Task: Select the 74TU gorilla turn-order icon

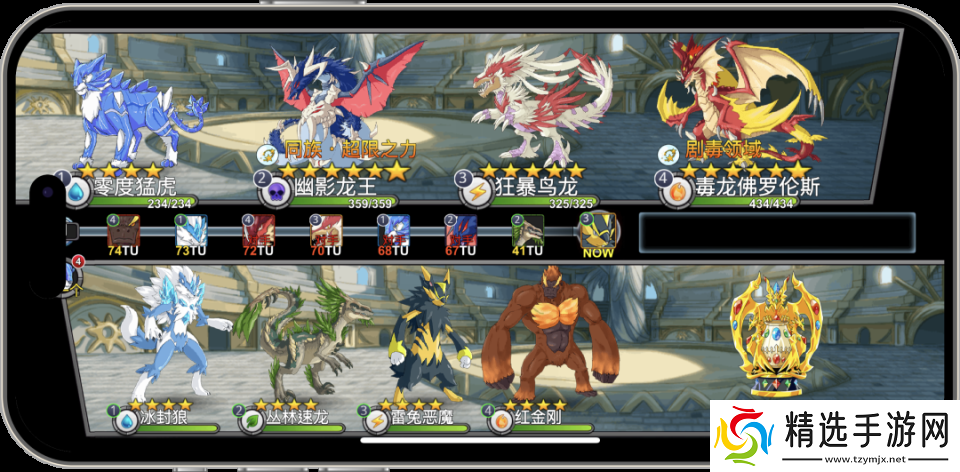Action: [x=122, y=232]
